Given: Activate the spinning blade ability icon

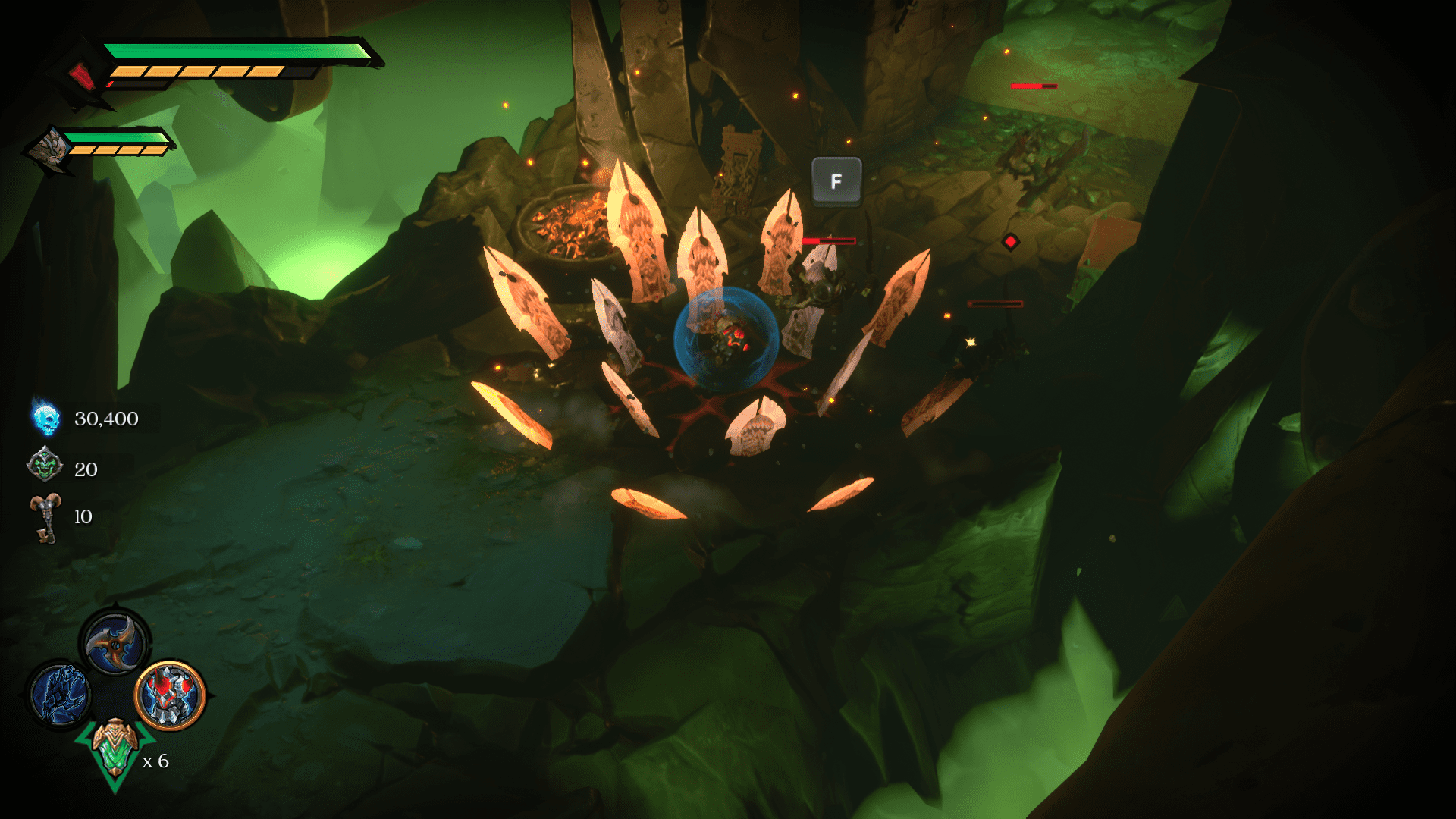Looking at the screenshot, I should coord(115,642).
